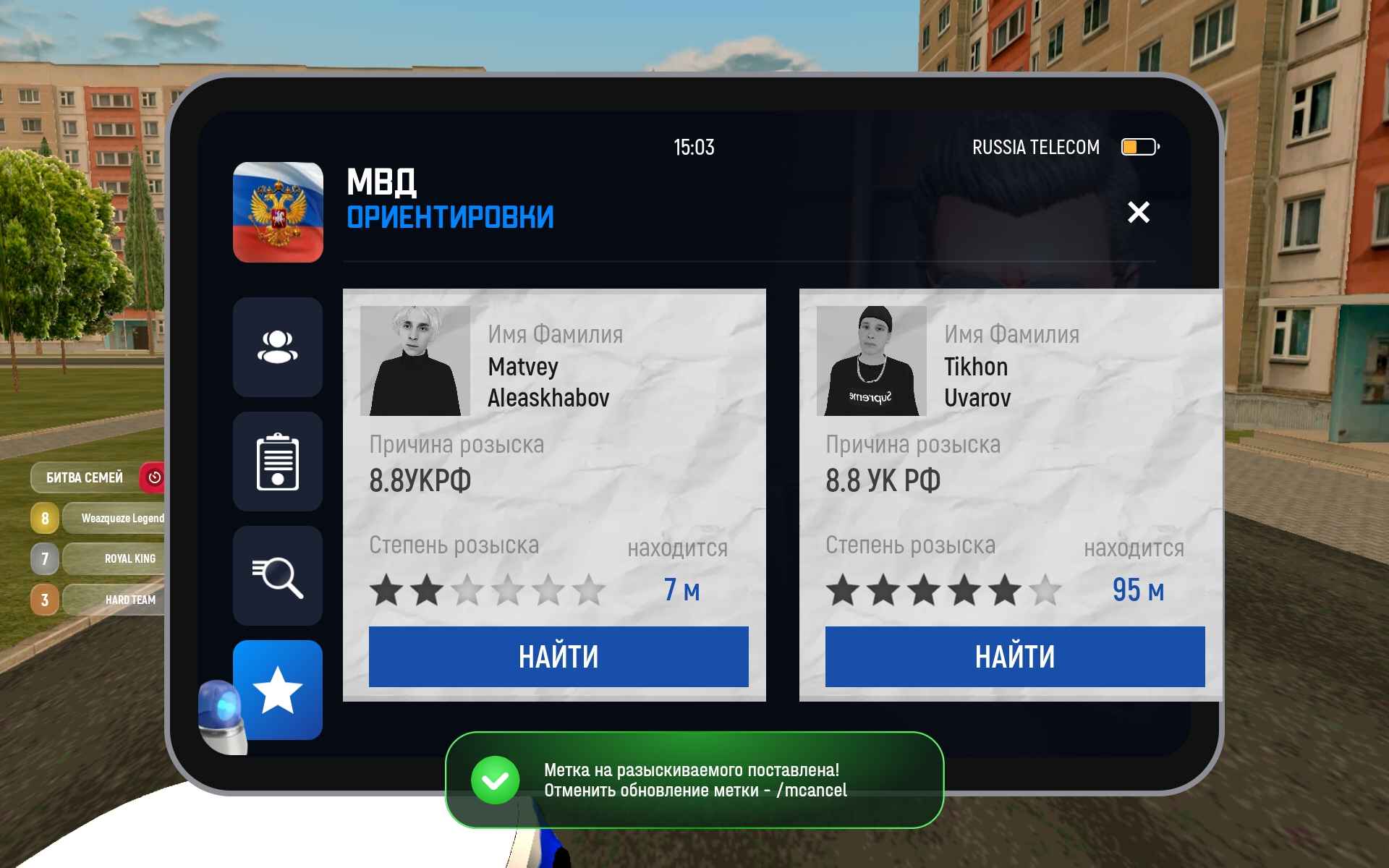Image resolution: width=1389 pixels, height=868 pixels.
Task: Open the magnifier search tab
Action: click(x=278, y=576)
